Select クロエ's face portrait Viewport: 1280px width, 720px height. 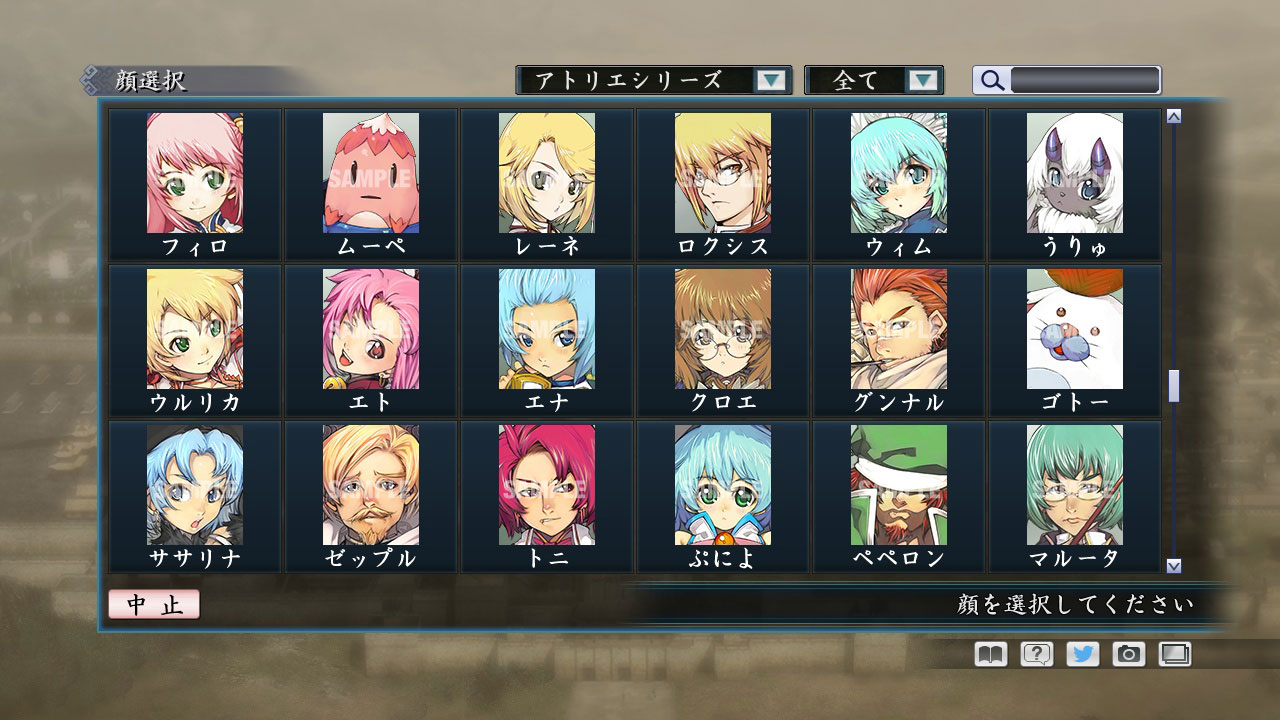(722, 330)
